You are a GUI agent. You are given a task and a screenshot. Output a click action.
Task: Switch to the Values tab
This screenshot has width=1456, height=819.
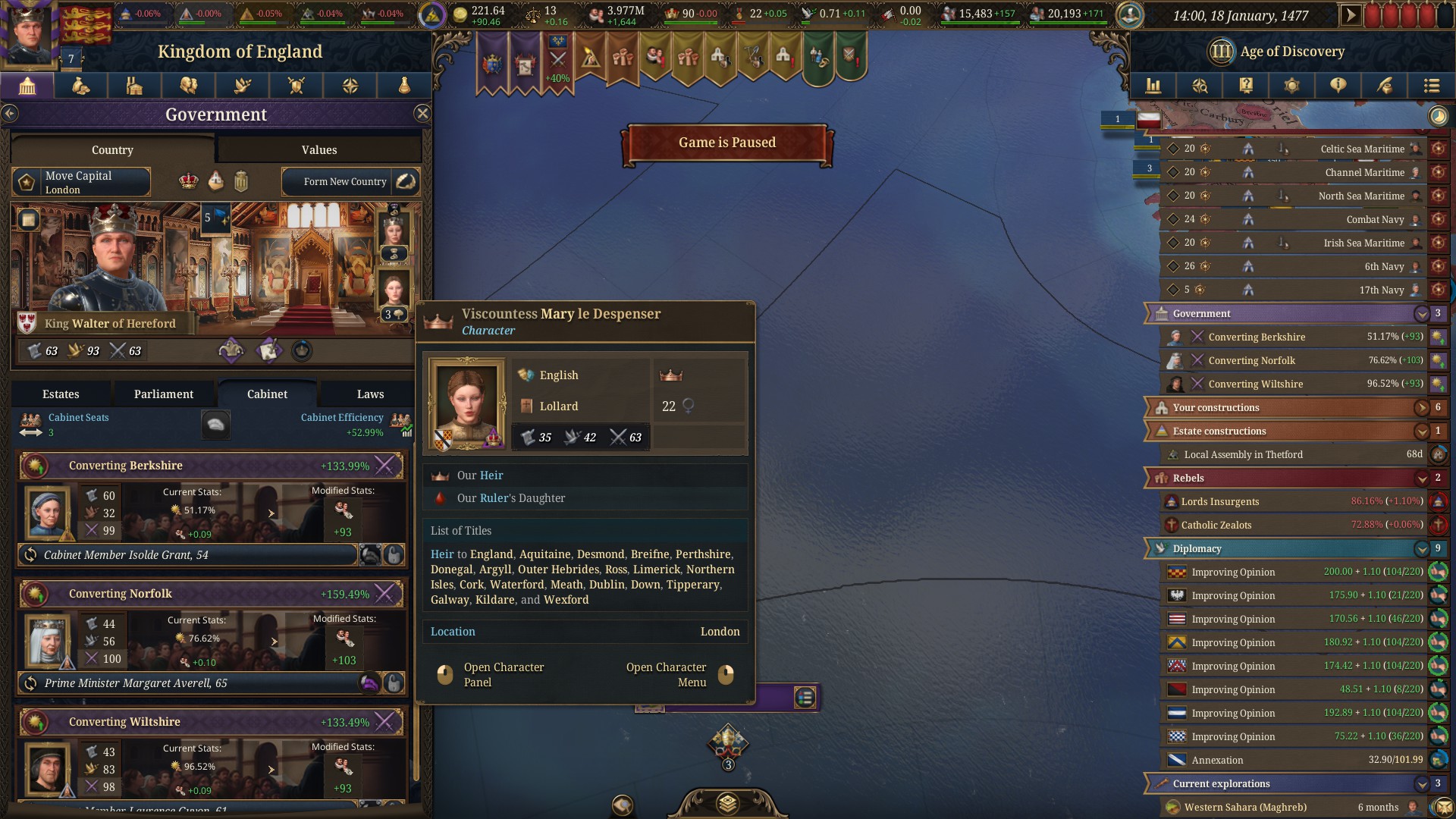pos(318,149)
